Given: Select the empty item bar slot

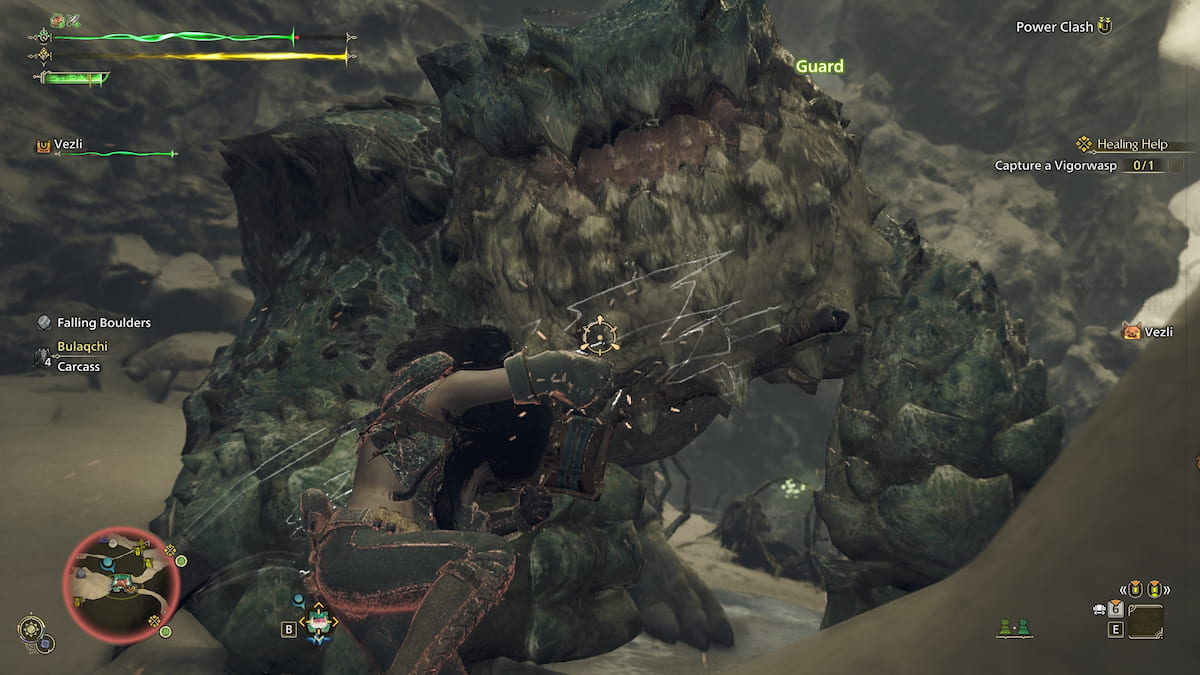Looking at the screenshot, I should pos(1146,622).
